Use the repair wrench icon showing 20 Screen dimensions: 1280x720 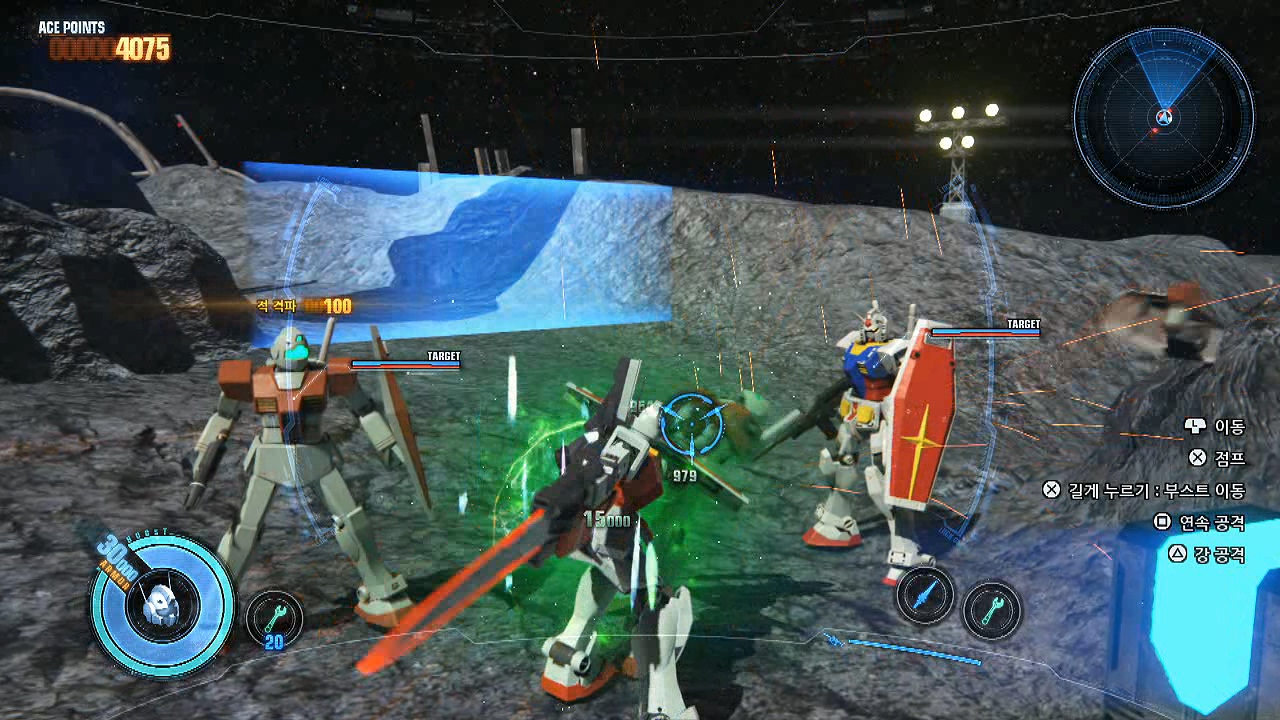274,617
